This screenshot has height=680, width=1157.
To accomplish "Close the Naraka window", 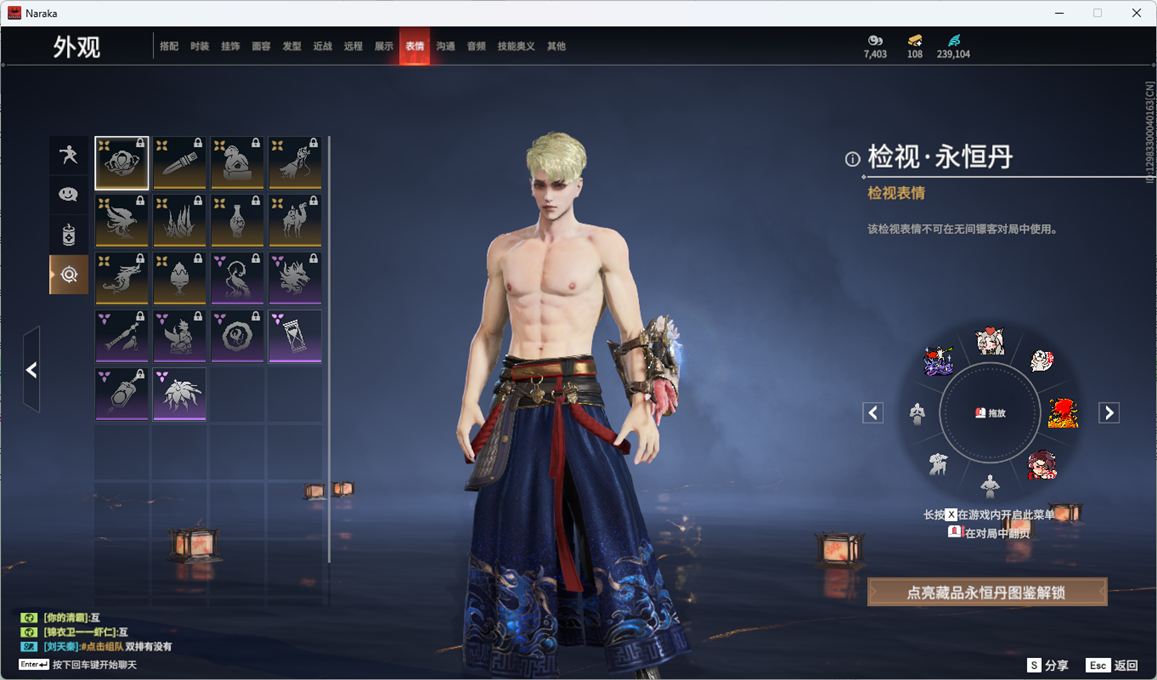I will pos(1137,13).
